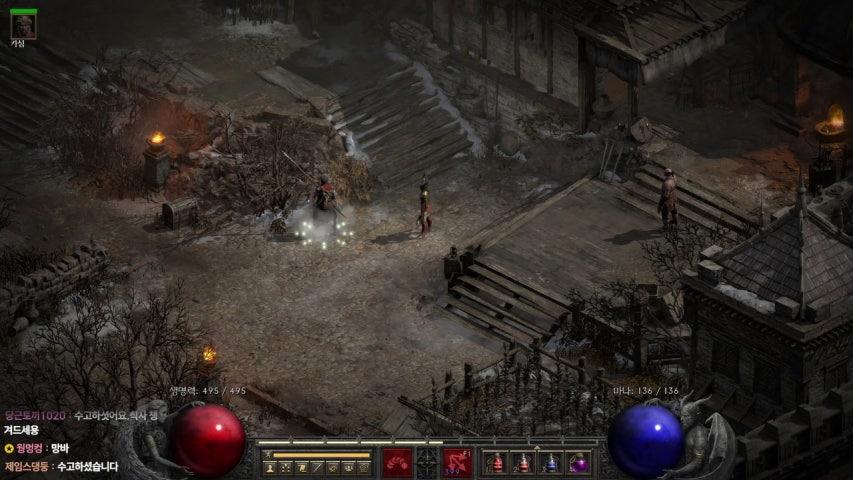Screen dimensions: 853x480
Task: Use the purple rejuvenation potion
Action: 577,463
